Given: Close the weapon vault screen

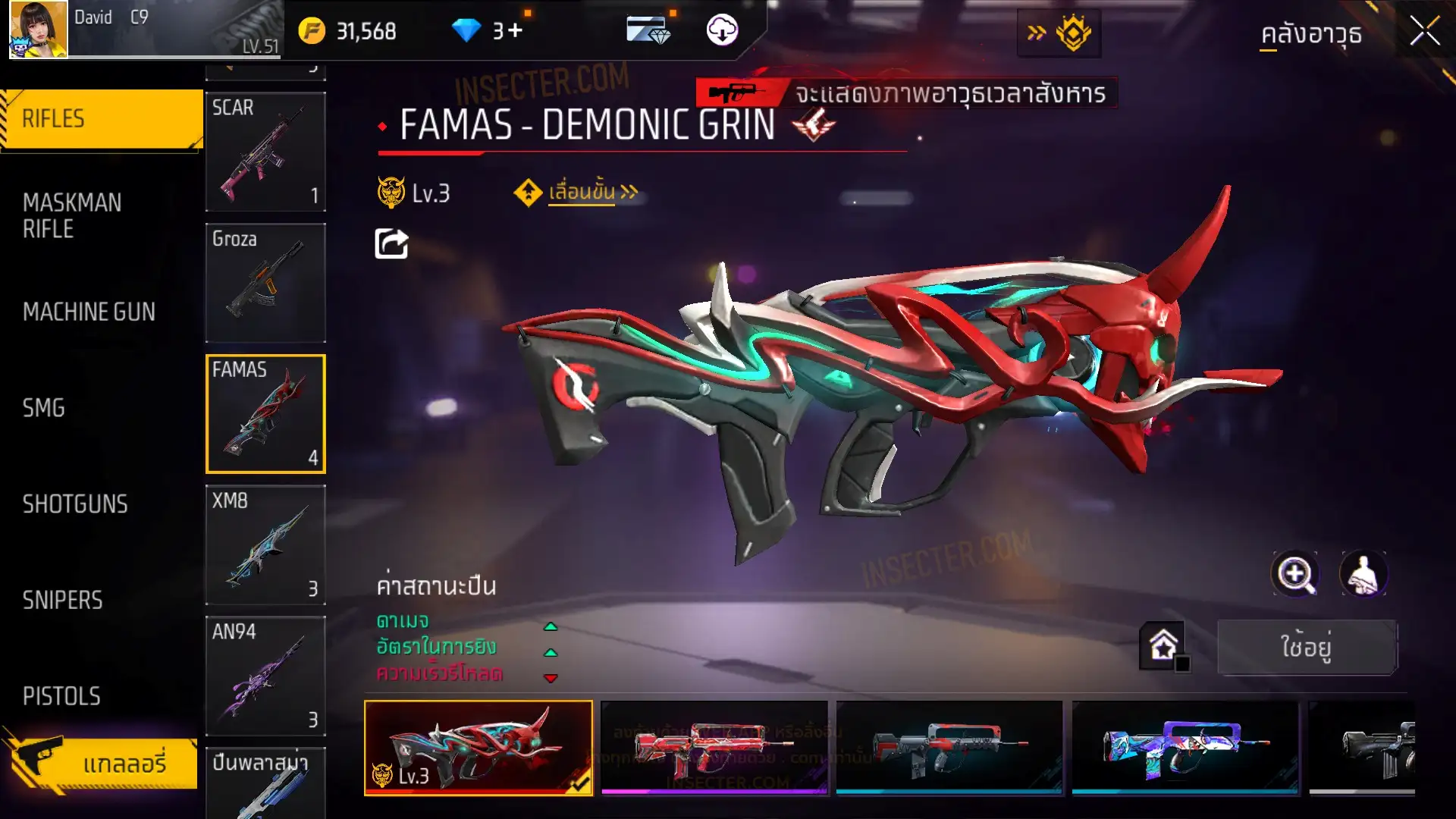Looking at the screenshot, I should pyautogui.click(x=1424, y=32).
